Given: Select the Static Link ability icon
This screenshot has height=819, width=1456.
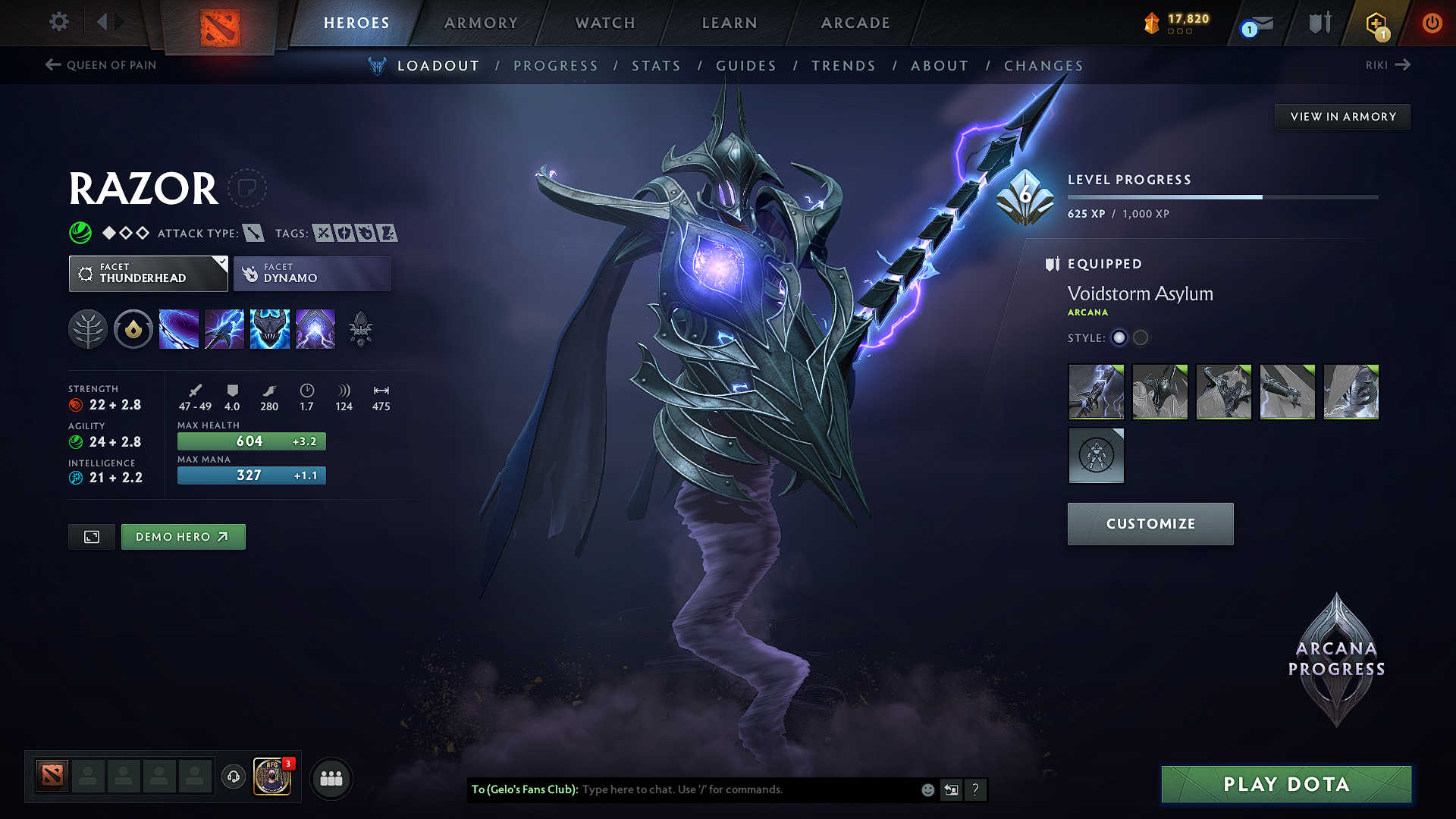Looking at the screenshot, I should [224, 328].
